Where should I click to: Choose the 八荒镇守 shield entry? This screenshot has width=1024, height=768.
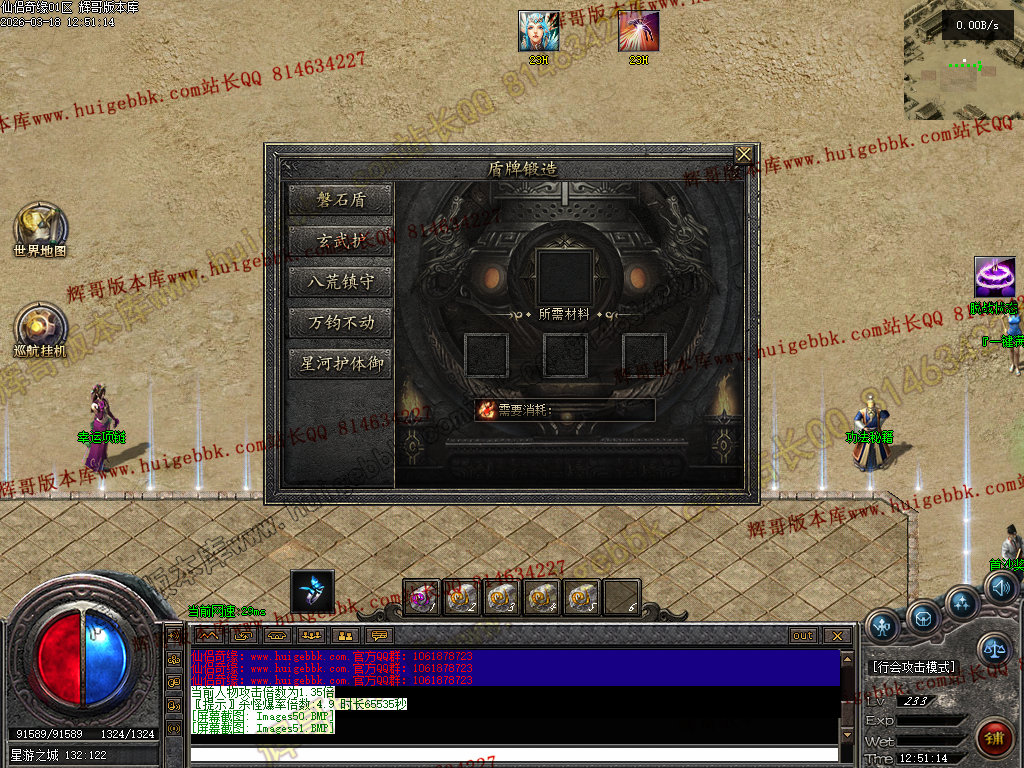(x=340, y=281)
